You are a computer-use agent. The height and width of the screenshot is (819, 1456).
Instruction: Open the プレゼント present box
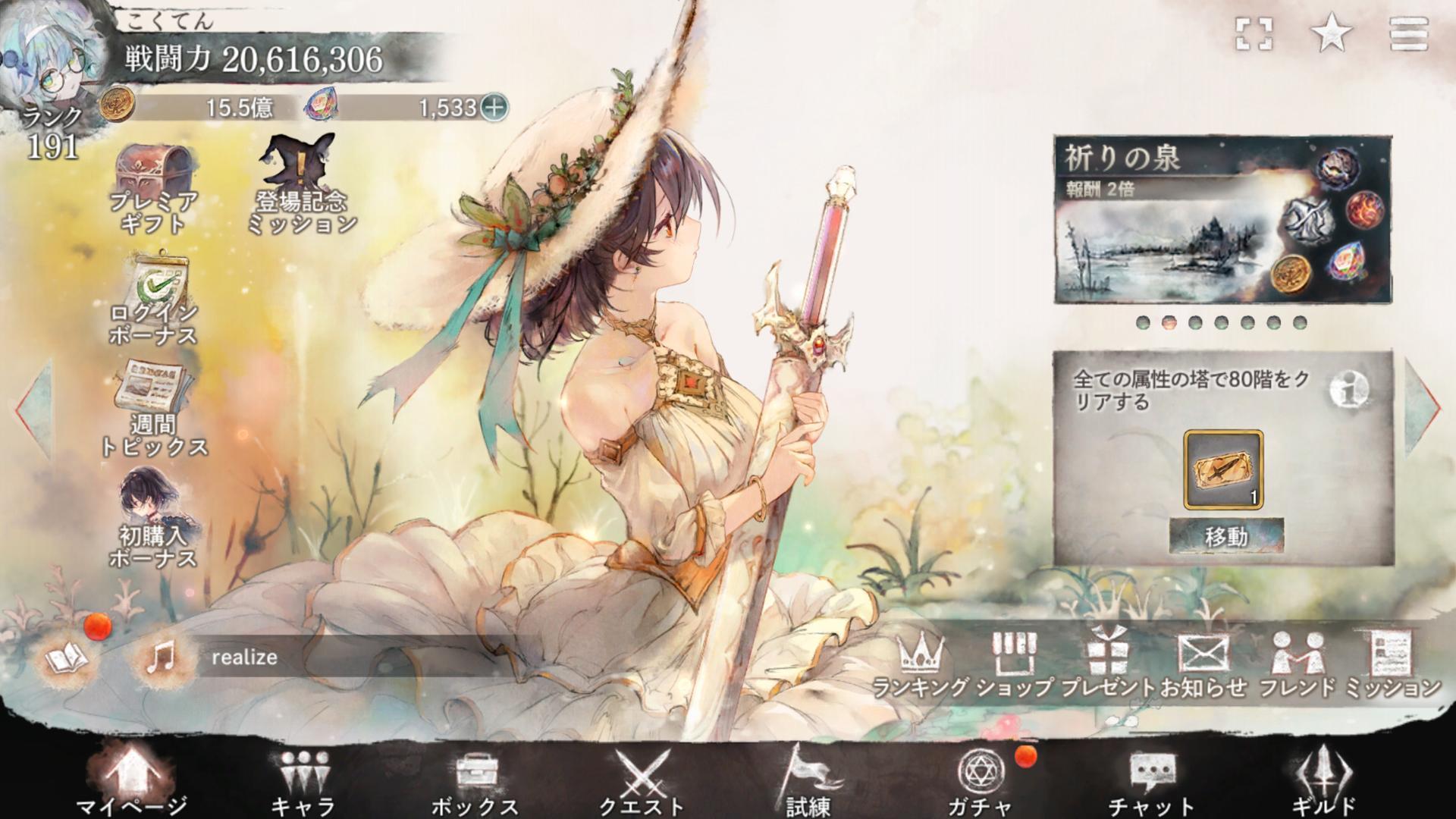[x=1108, y=665]
